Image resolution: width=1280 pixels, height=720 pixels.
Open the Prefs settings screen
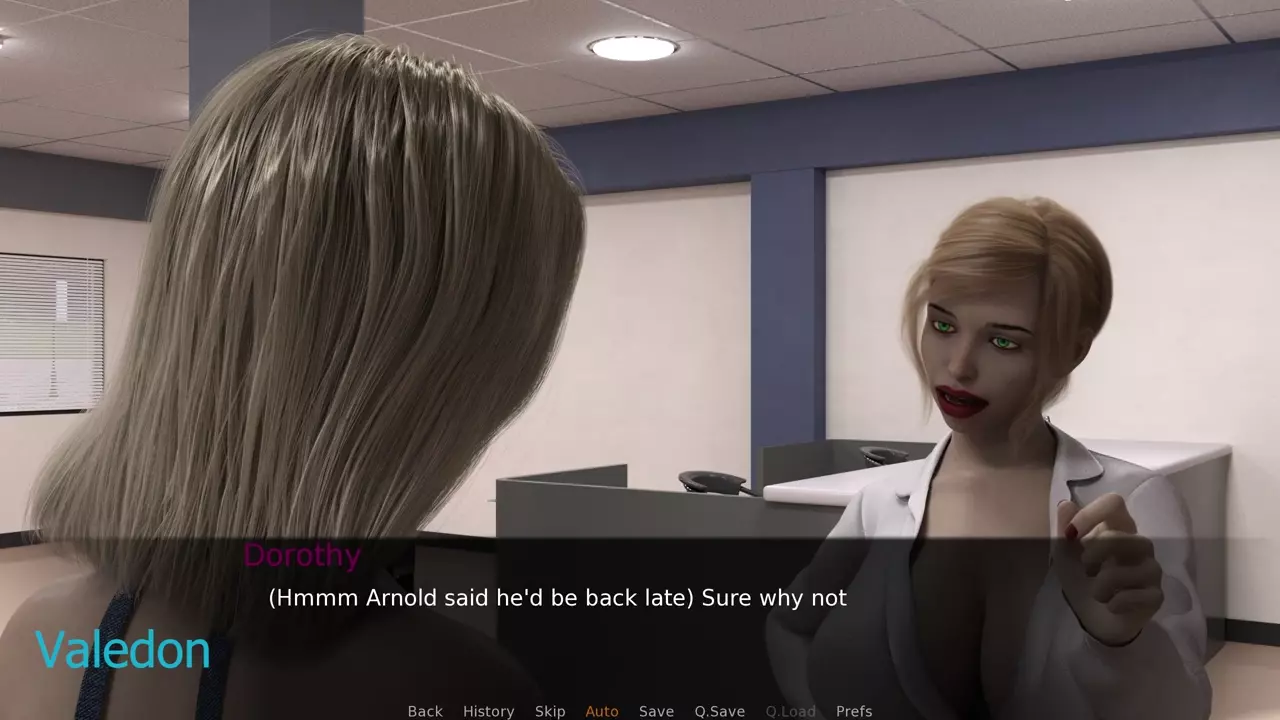pos(854,711)
